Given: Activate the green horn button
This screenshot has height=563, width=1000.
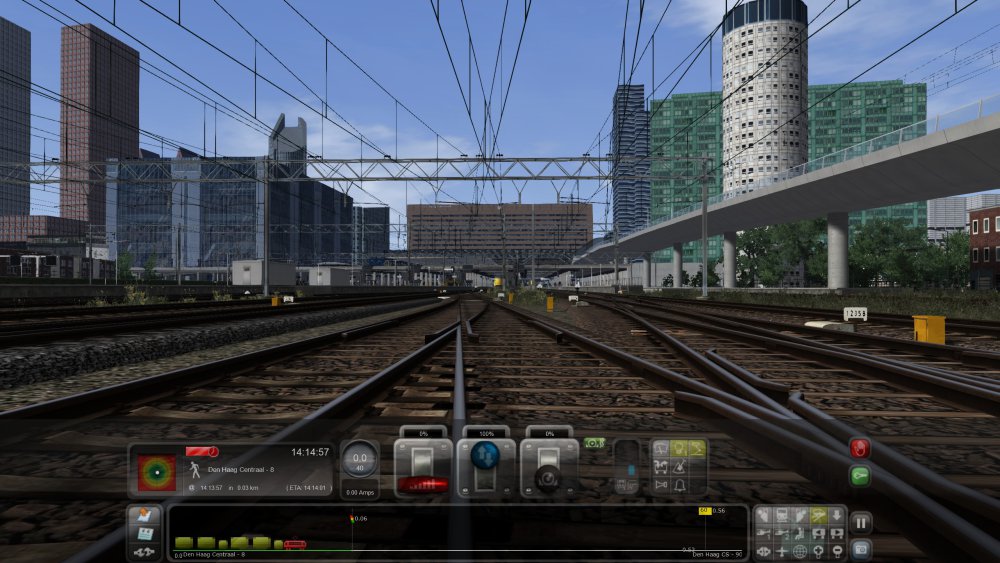Looking at the screenshot, I should click(x=859, y=476).
